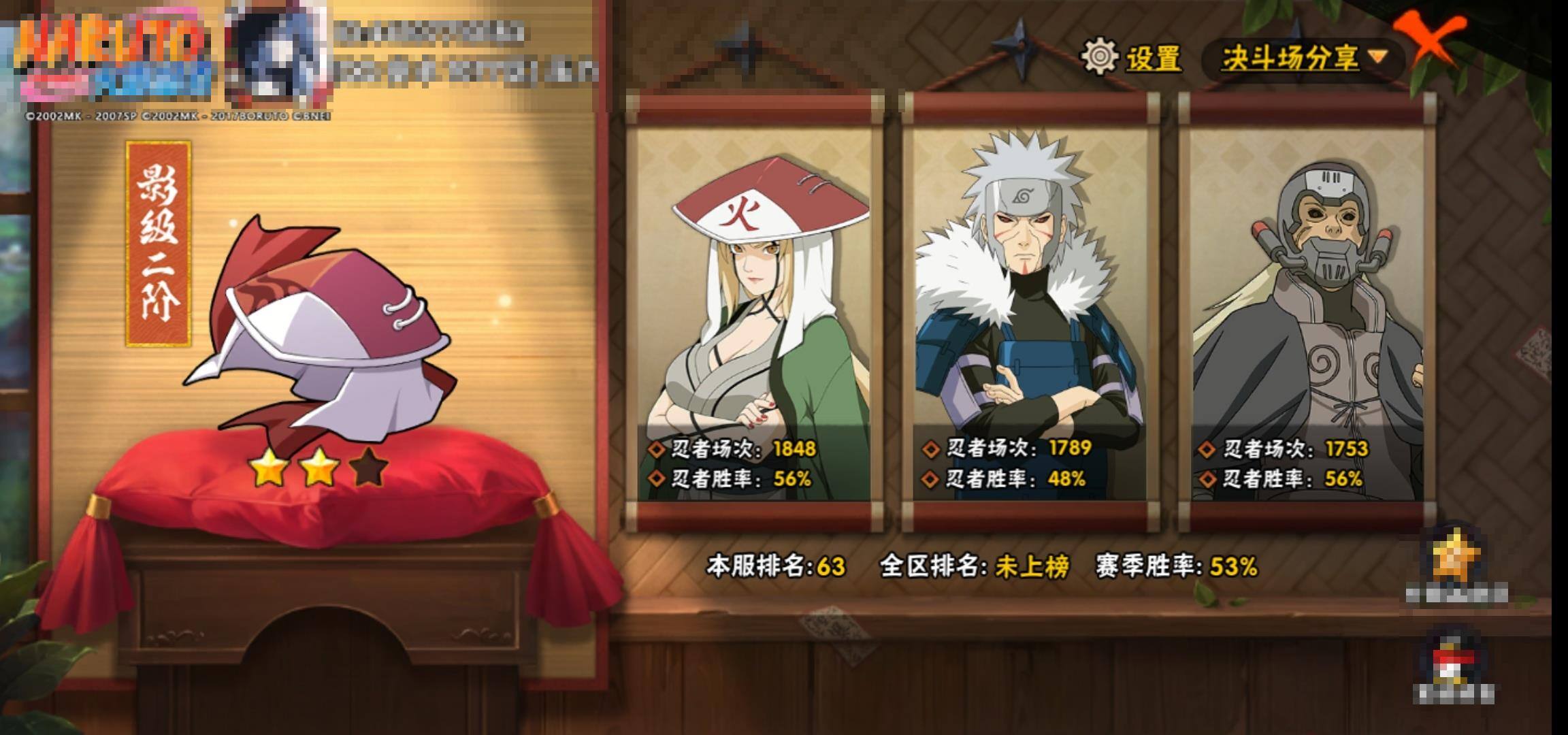The width and height of the screenshot is (1568, 735).
Task: Select the Tobirama ninja scroll
Action: coord(1030,313)
